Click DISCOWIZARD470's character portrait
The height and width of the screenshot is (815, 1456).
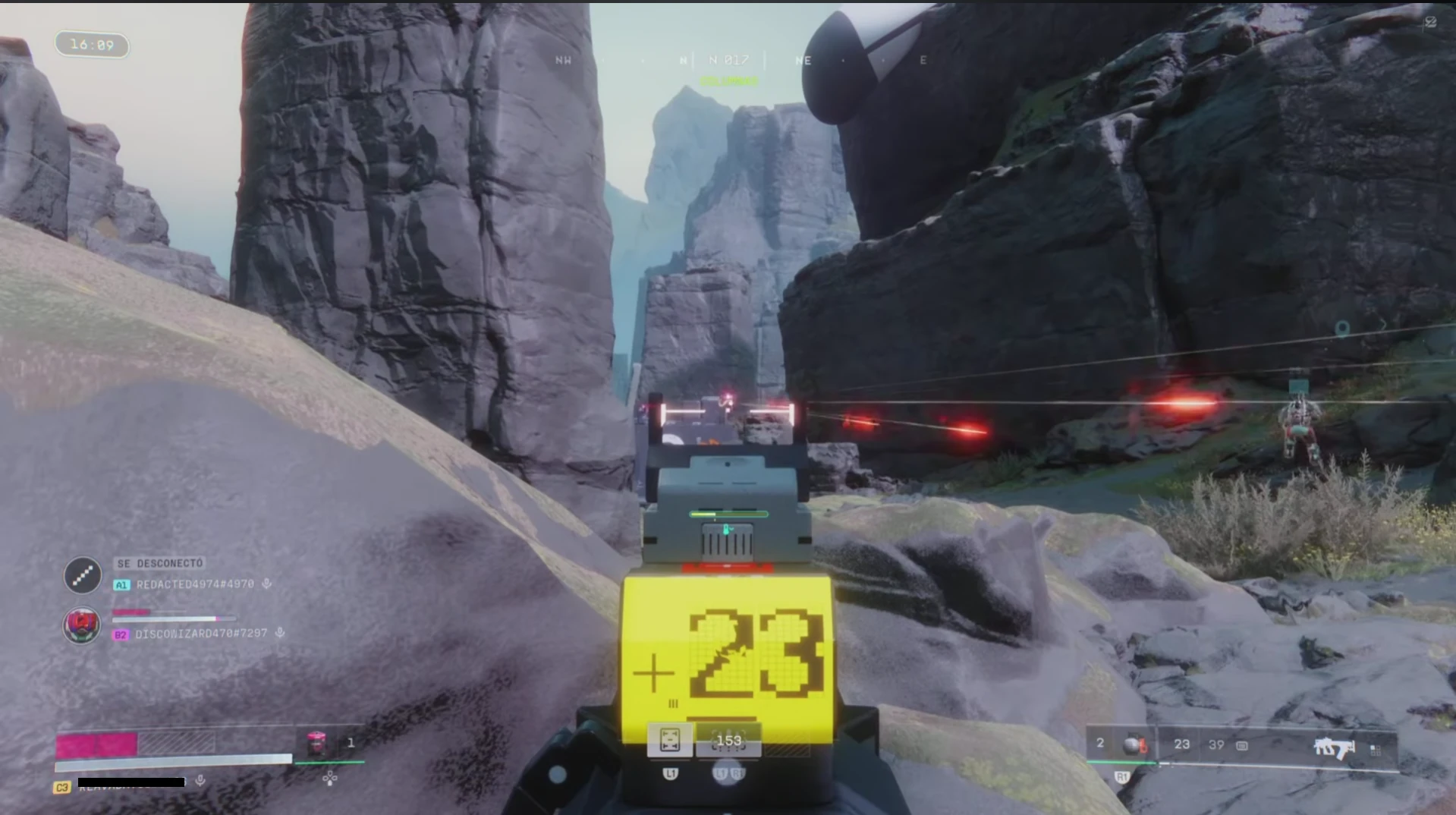82,625
